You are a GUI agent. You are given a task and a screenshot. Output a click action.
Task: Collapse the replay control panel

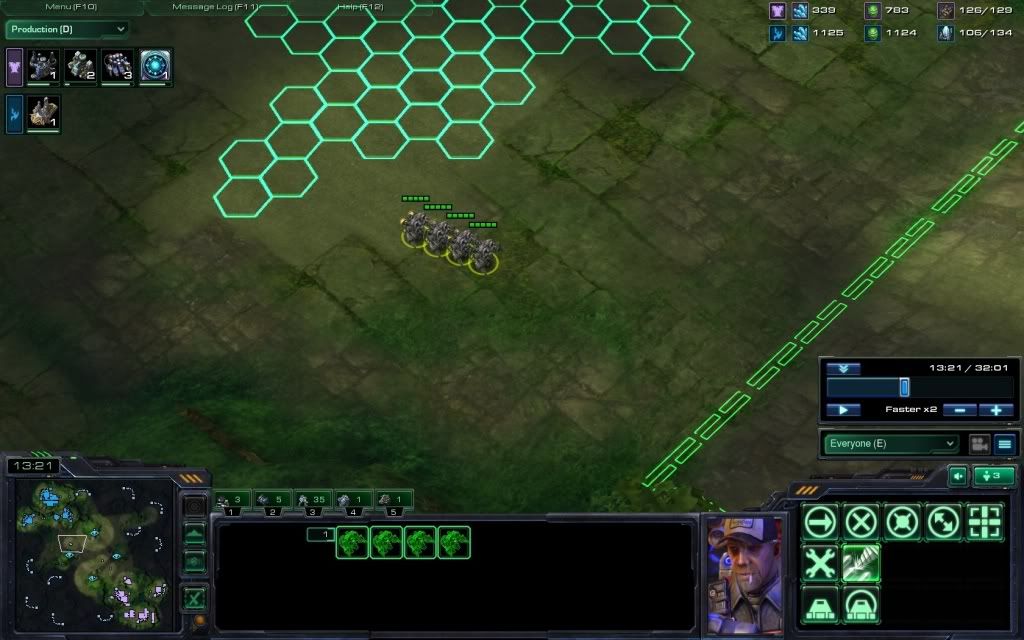843,369
